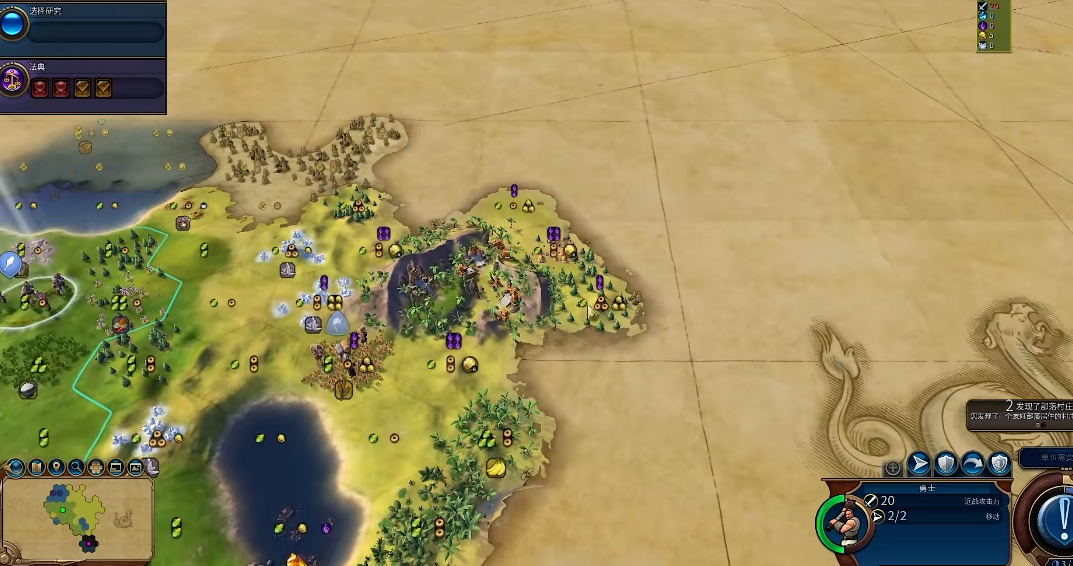Collapse the minimap using the globe button

click(16, 466)
